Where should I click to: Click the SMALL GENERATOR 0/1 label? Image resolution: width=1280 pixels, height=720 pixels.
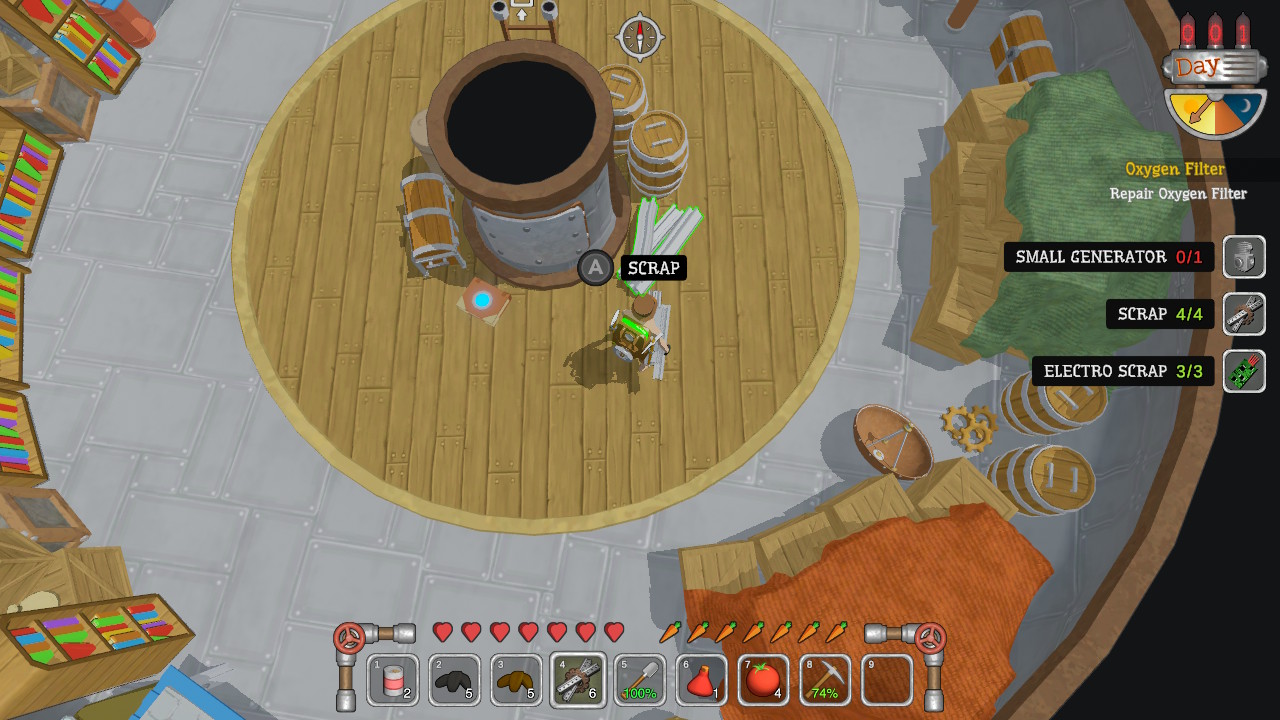click(x=1109, y=257)
